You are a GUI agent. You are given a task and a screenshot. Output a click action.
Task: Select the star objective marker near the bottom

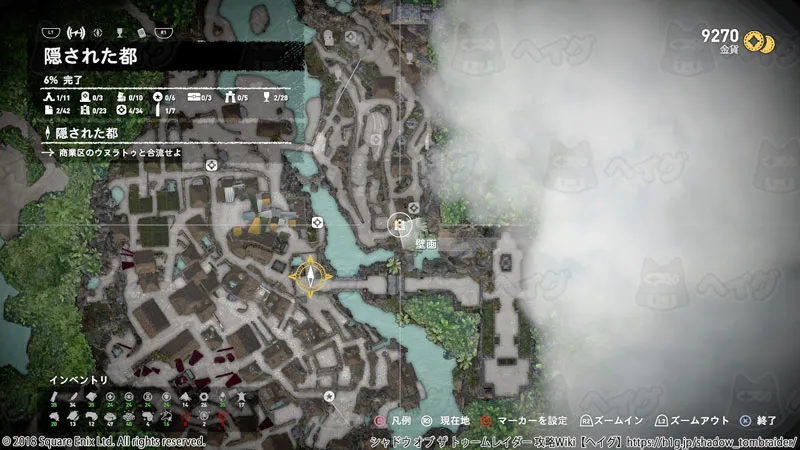pyautogui.click(x=328, y=397)
